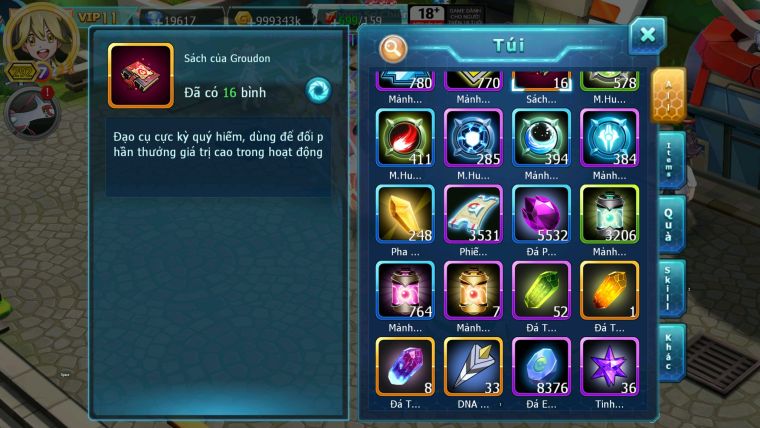
Task: Pick the single orange crystal item
Action: [609, 289]
